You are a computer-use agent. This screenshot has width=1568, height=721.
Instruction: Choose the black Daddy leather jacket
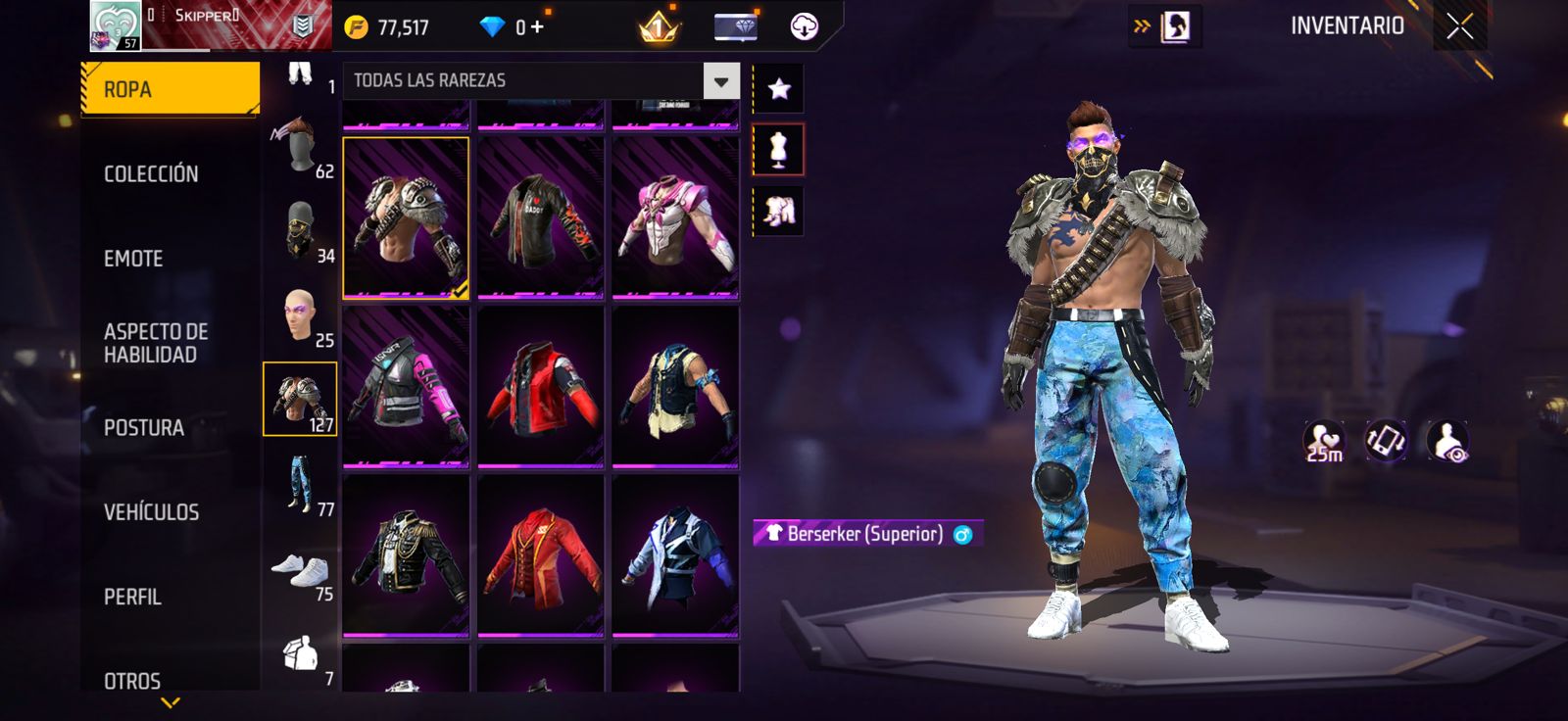click(x=540, y=217)
